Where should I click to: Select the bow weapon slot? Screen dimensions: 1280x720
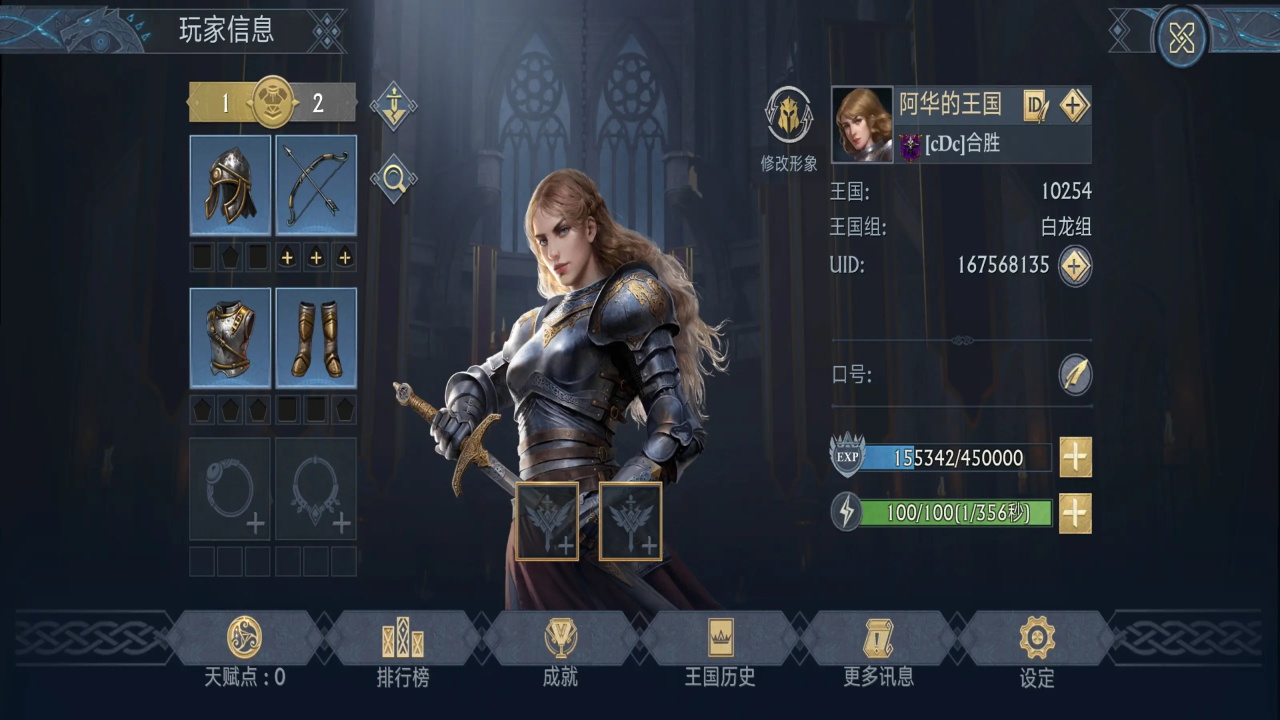[x=316, y=185]
